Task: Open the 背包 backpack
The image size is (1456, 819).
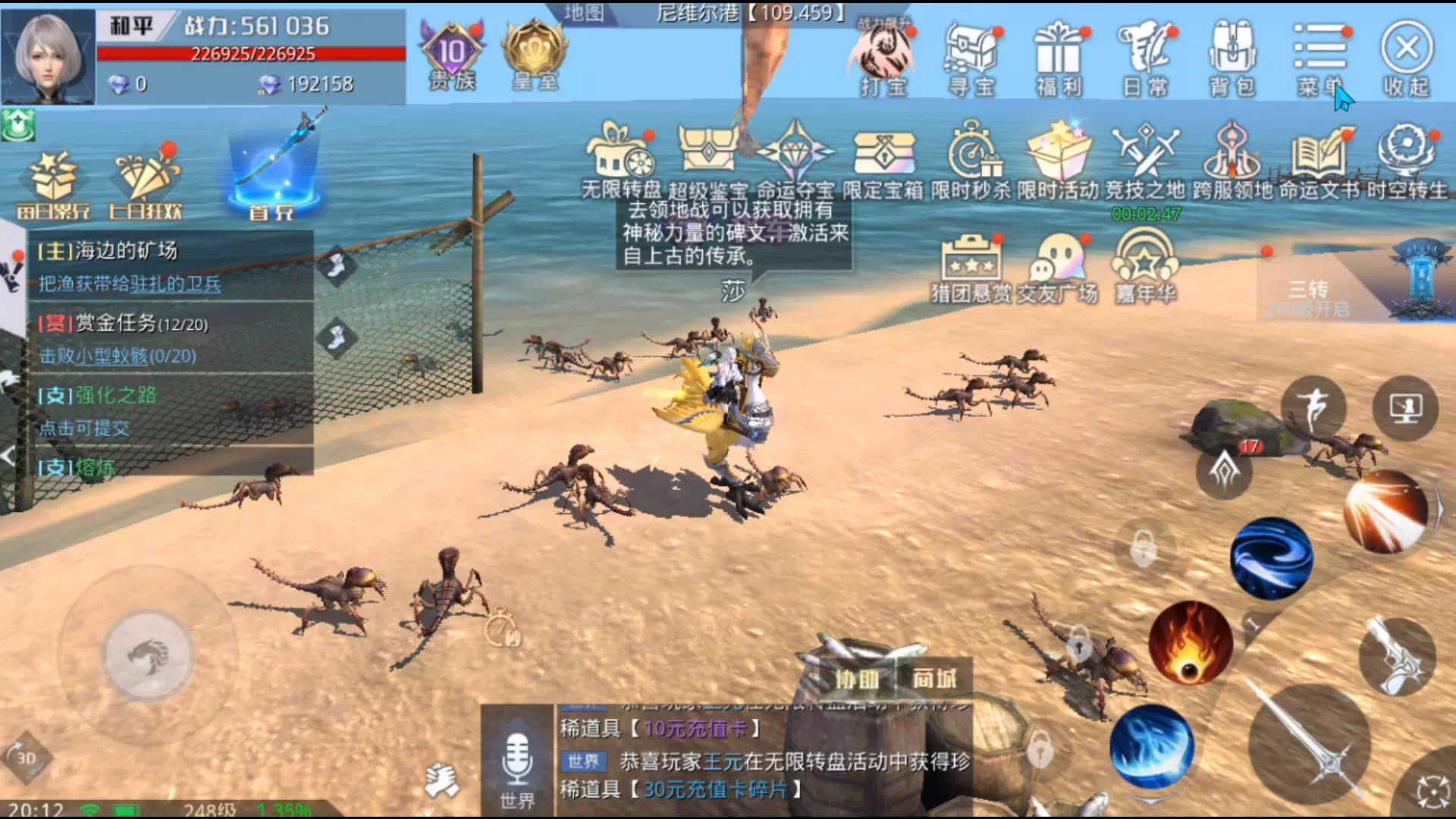Action: (x=1232, y=58)
